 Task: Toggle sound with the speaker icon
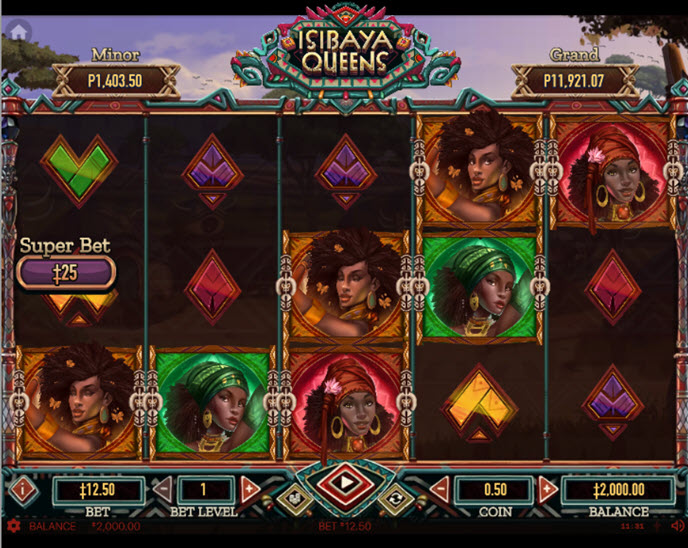[x=677, y=526]
